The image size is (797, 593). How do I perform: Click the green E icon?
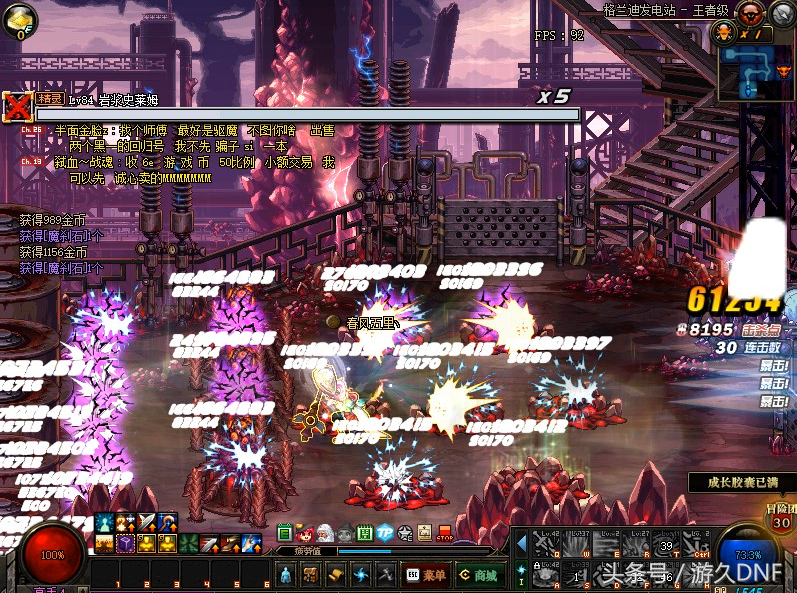tap(285, 533)
